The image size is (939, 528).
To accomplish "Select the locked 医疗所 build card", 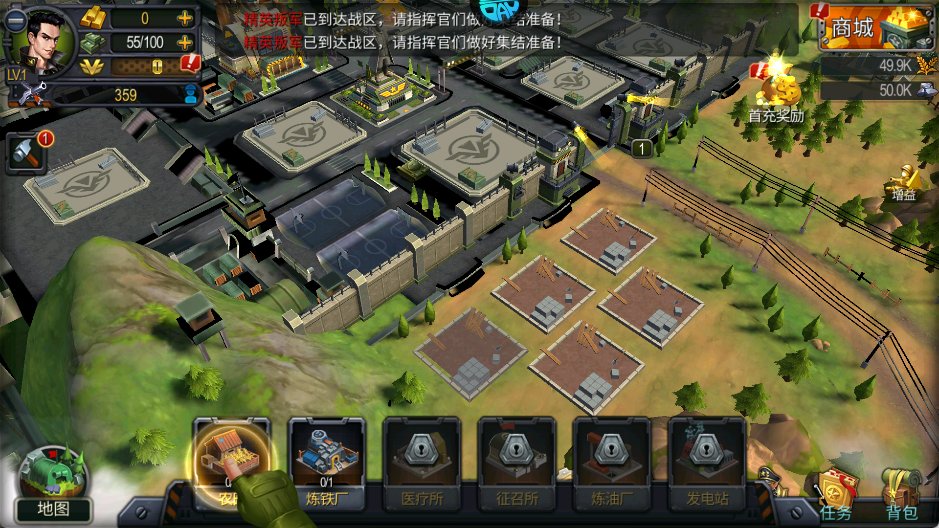I will pyautogui.click(x=422, y=455).
